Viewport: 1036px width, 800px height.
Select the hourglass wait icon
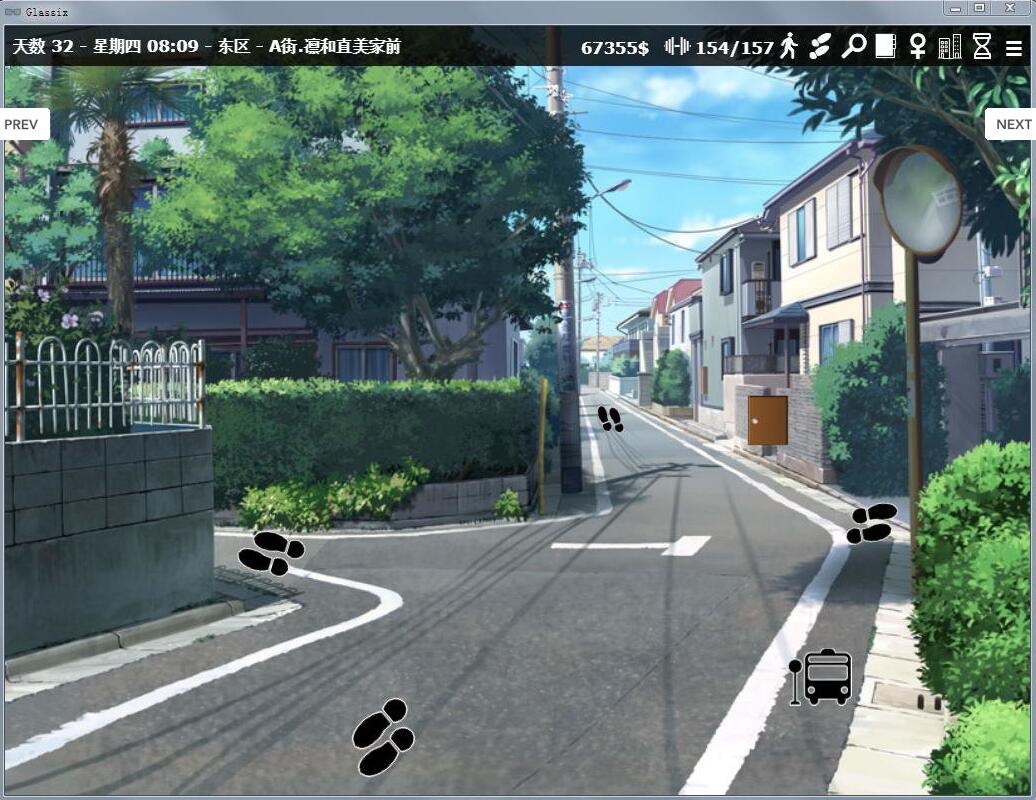pyautogui.click(x=982, y=46)
